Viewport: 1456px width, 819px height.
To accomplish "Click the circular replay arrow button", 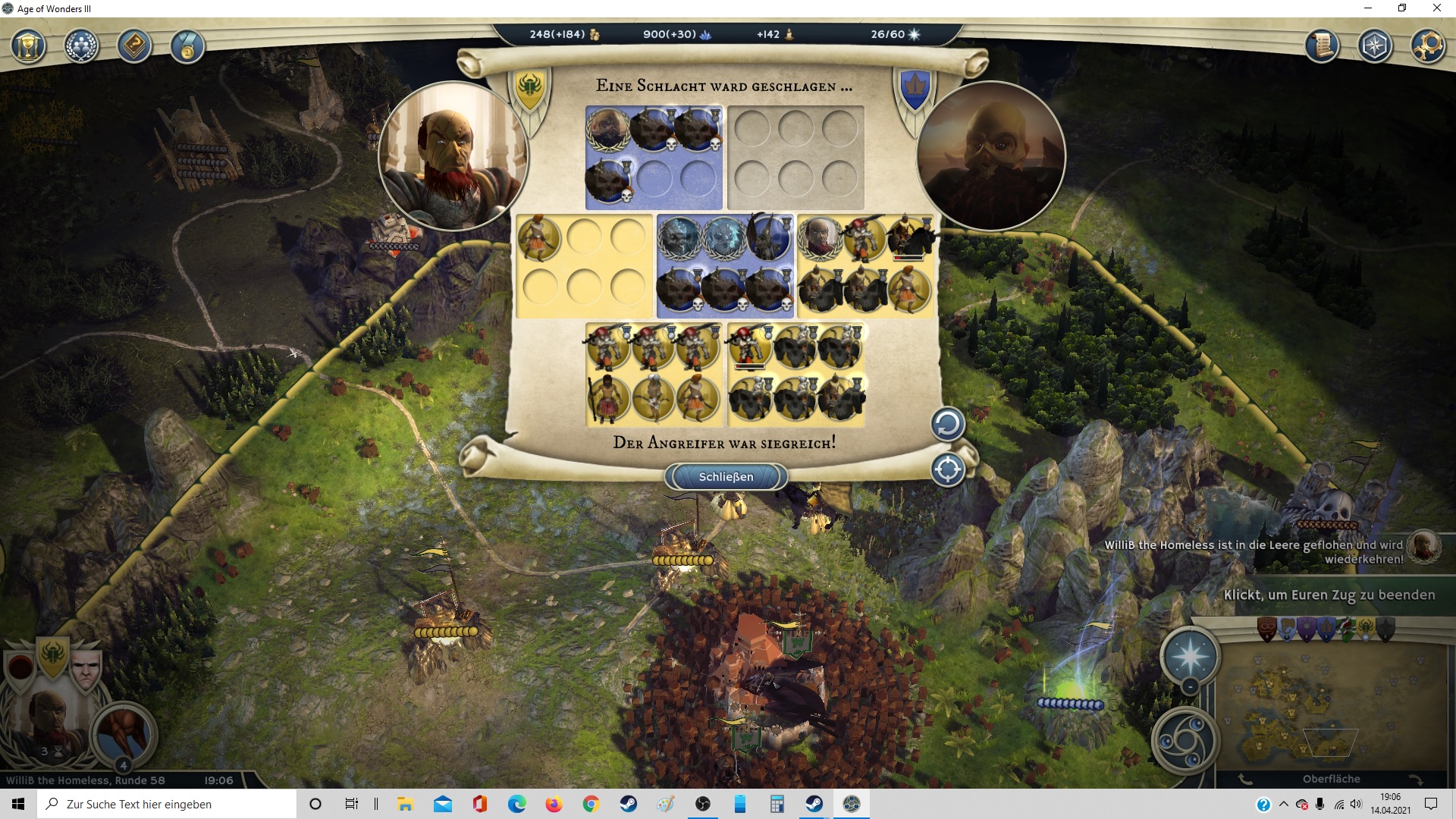I will (x=947, y=424).
